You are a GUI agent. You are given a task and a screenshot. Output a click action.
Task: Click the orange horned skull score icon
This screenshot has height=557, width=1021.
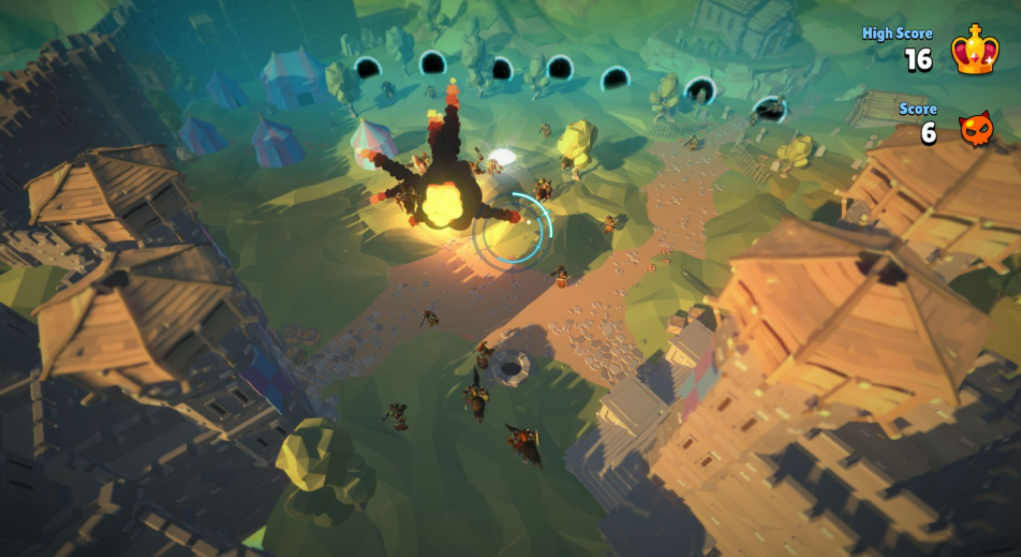click(x=975, y=129)
